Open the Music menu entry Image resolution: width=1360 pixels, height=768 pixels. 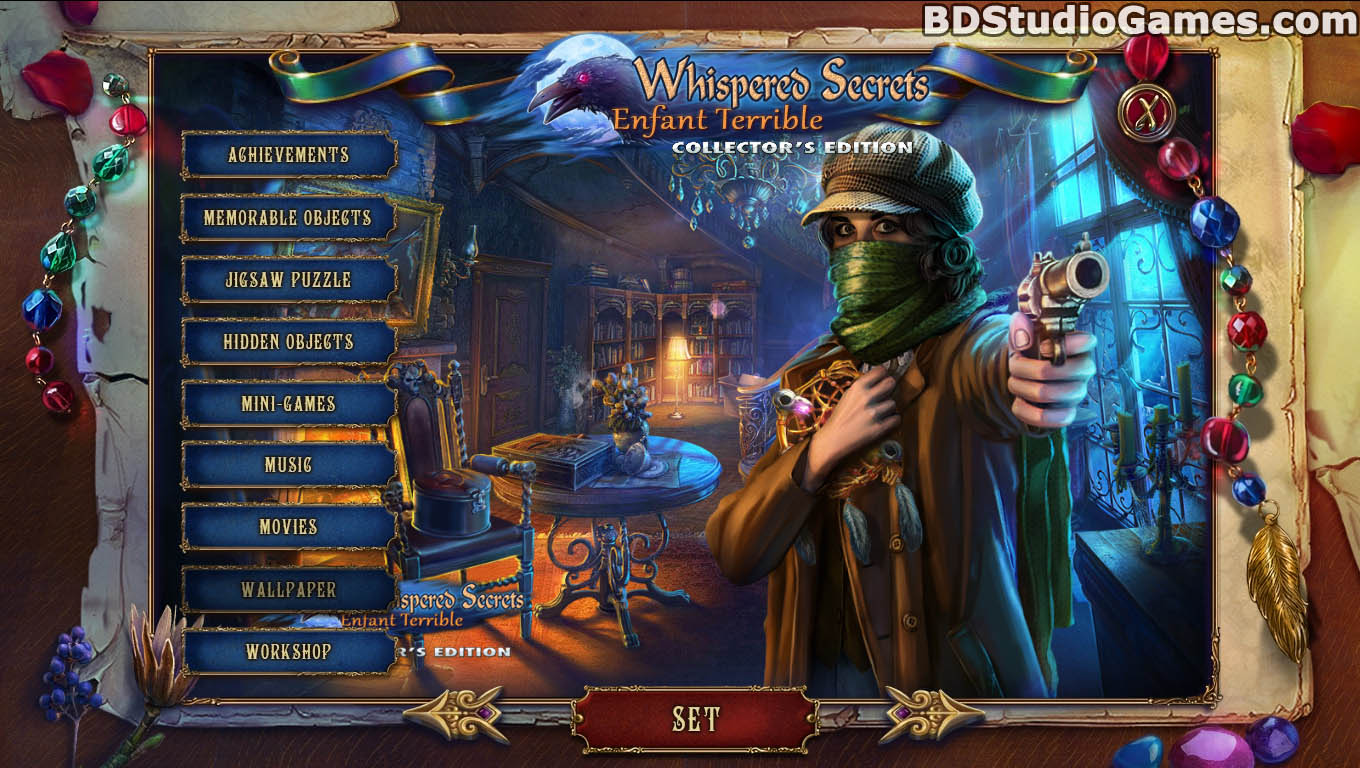pos(288,465)
